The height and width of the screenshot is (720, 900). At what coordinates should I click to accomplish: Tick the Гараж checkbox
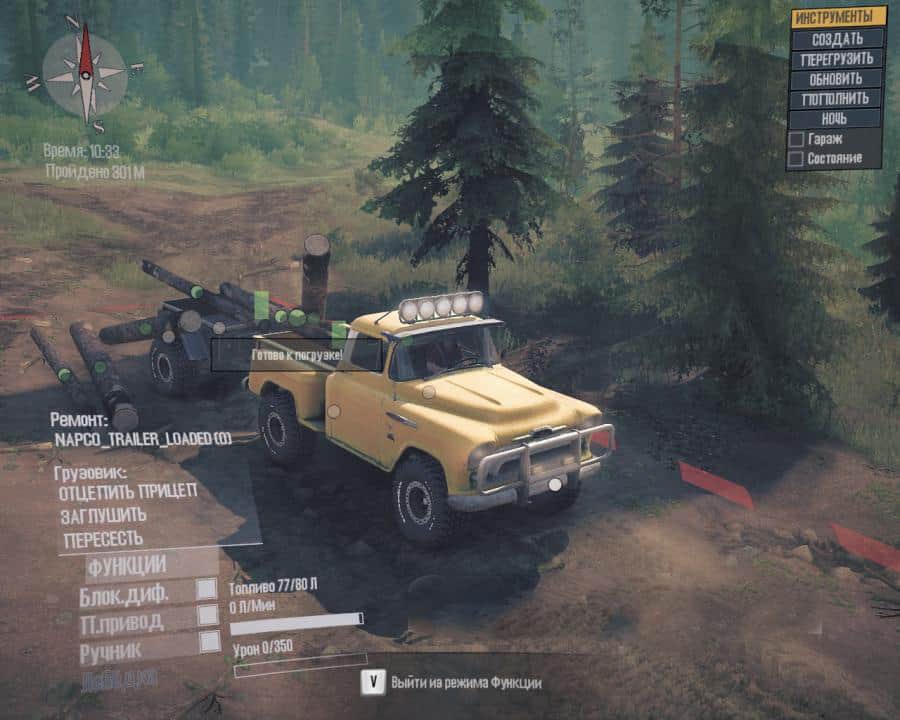click(796, 139)
